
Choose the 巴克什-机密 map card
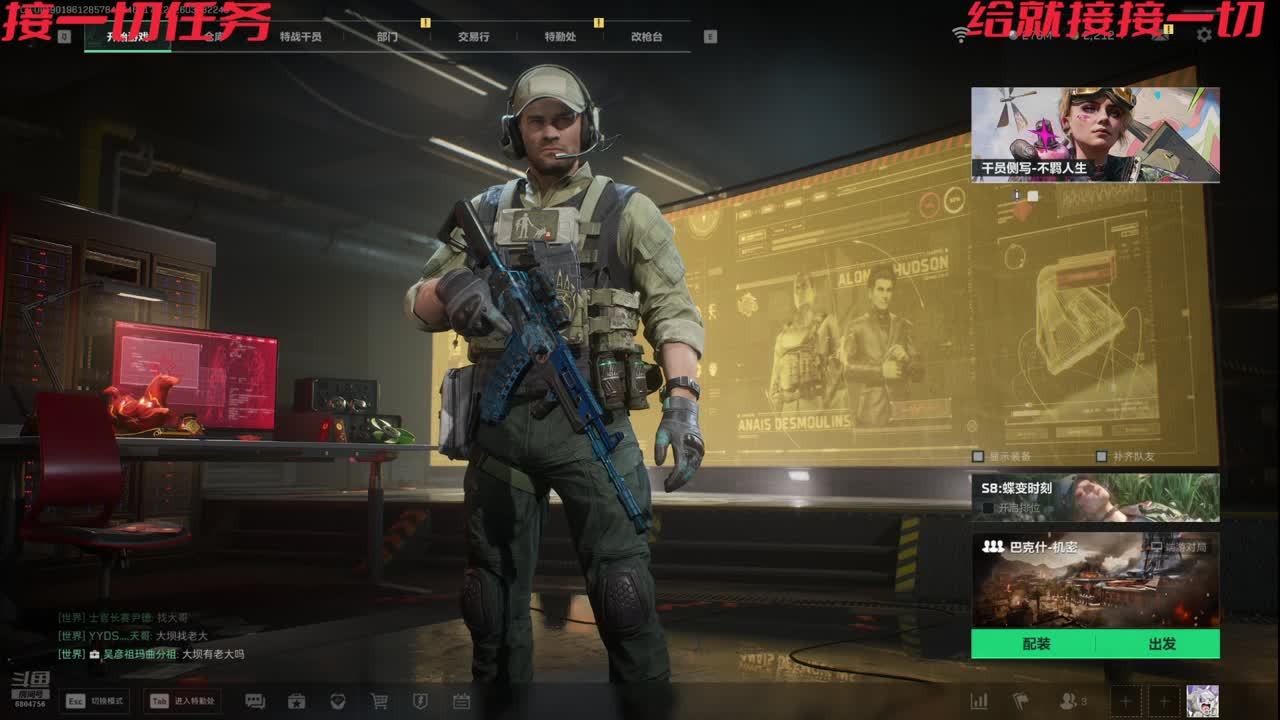point(1095,580)
